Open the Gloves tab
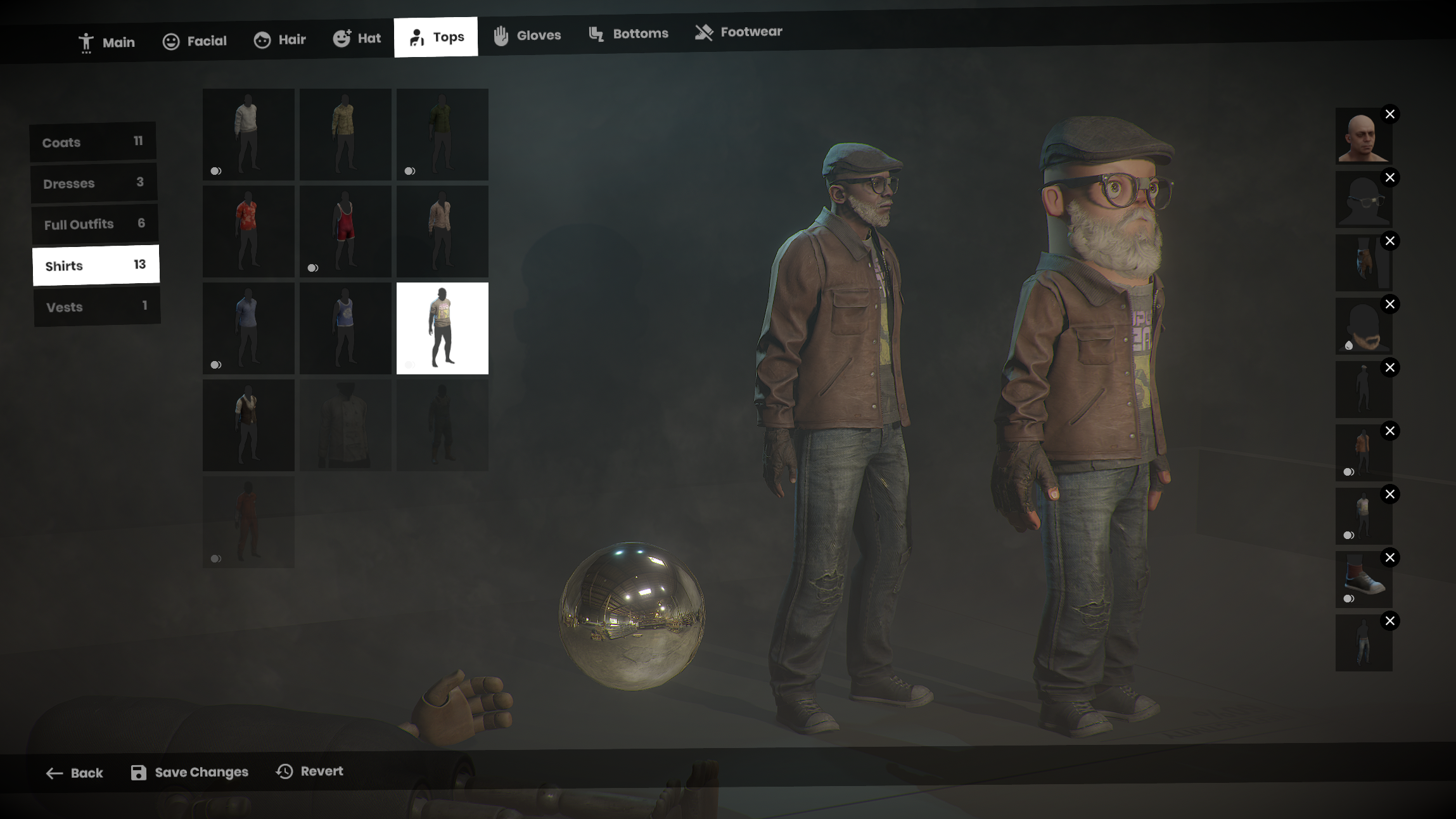 [527, 35]
